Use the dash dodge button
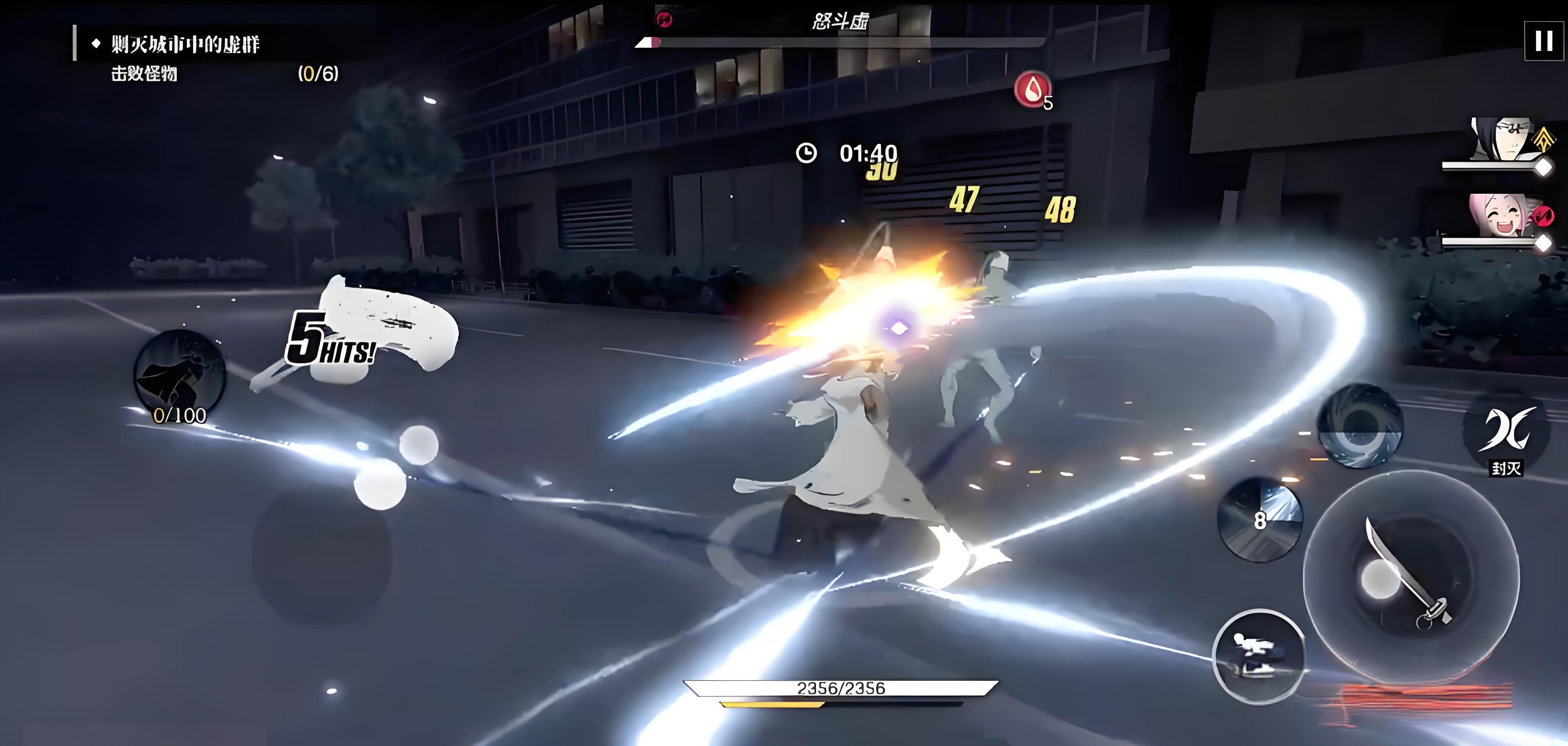 1258,656
